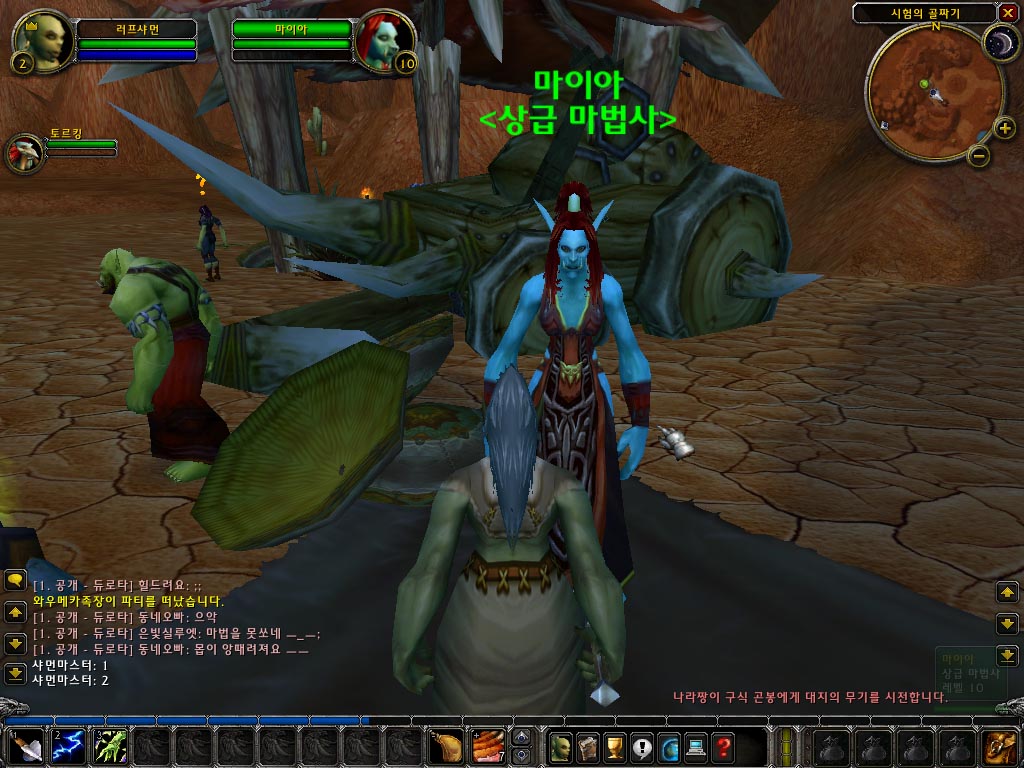Cast the Lightning Bolt spell
Viewport: 1024px width, 768px height.
[x=67, y=746]
